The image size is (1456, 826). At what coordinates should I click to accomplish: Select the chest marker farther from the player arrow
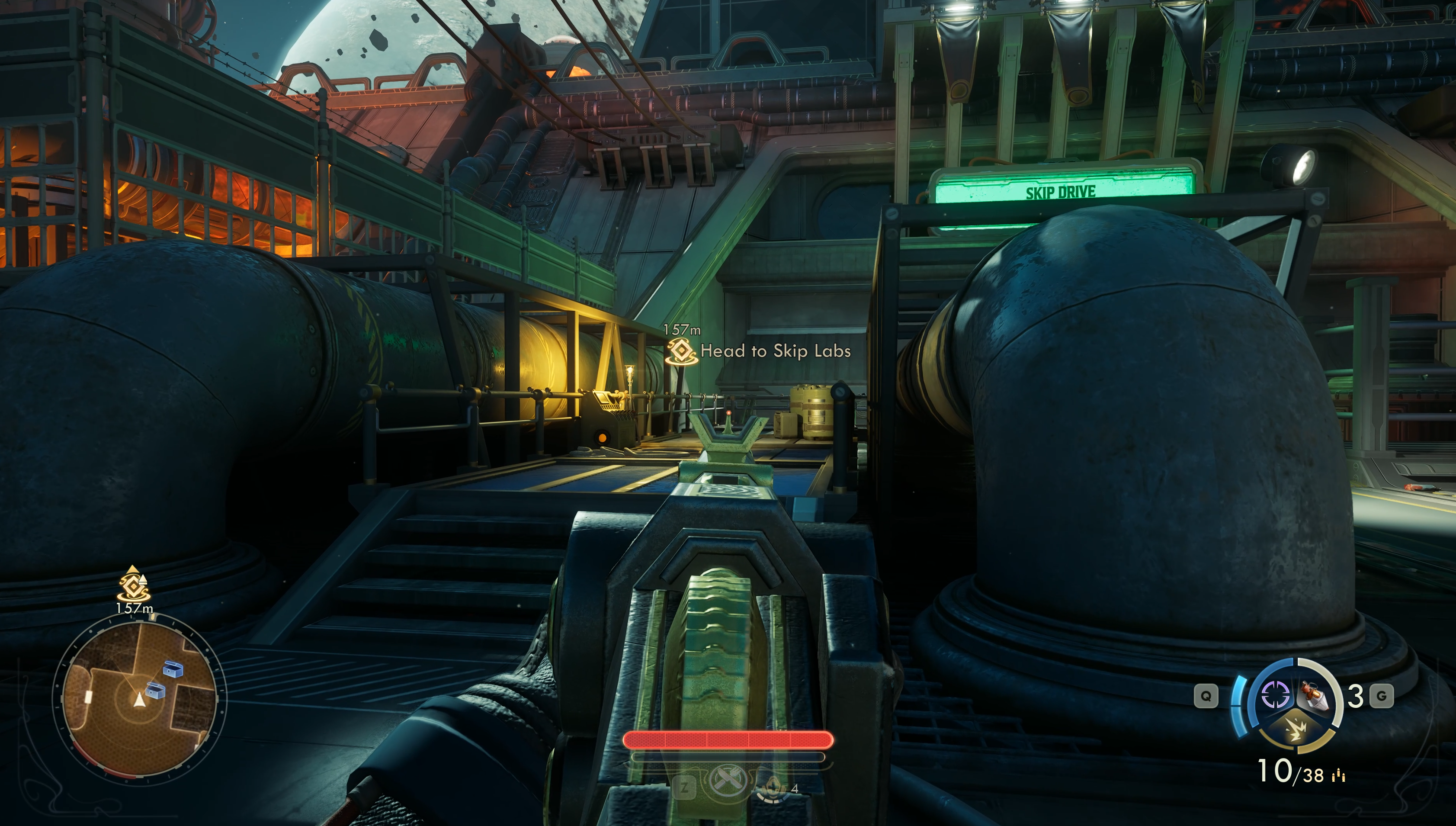(173, 669)
